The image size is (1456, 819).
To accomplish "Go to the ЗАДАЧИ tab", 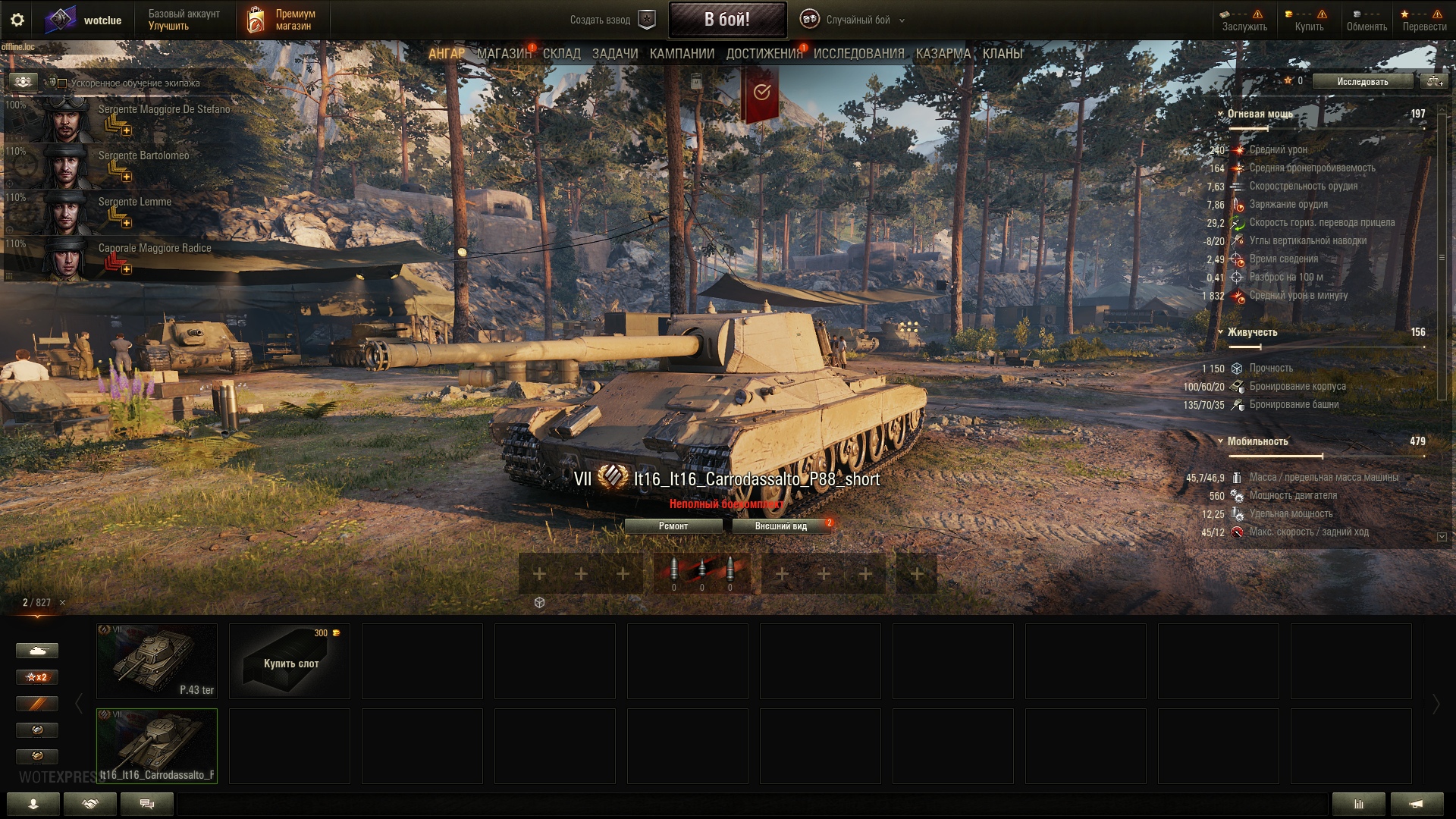I will point(614,54).
